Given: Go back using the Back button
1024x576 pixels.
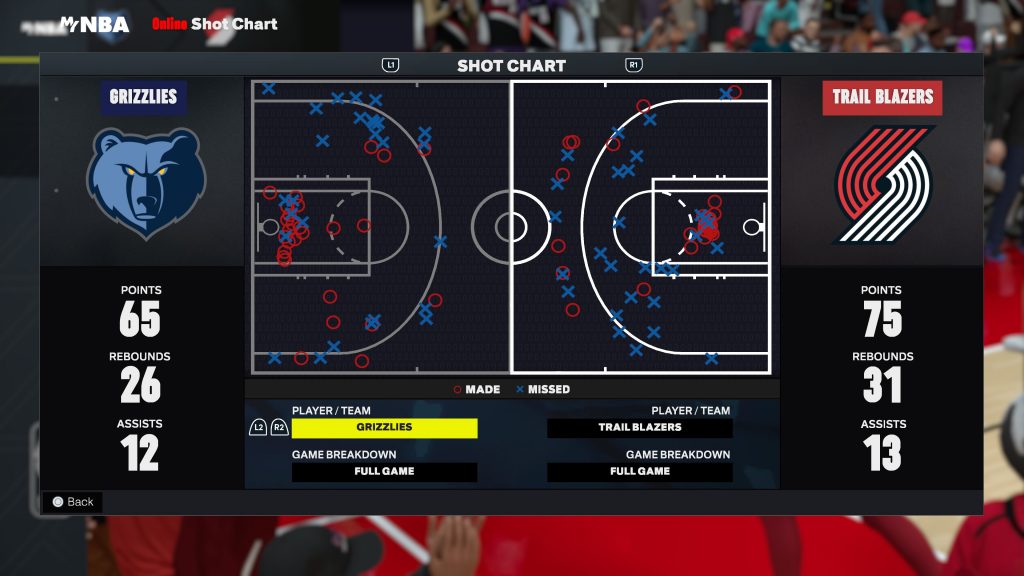Looking at the screenshot, I should click(72, 502).
